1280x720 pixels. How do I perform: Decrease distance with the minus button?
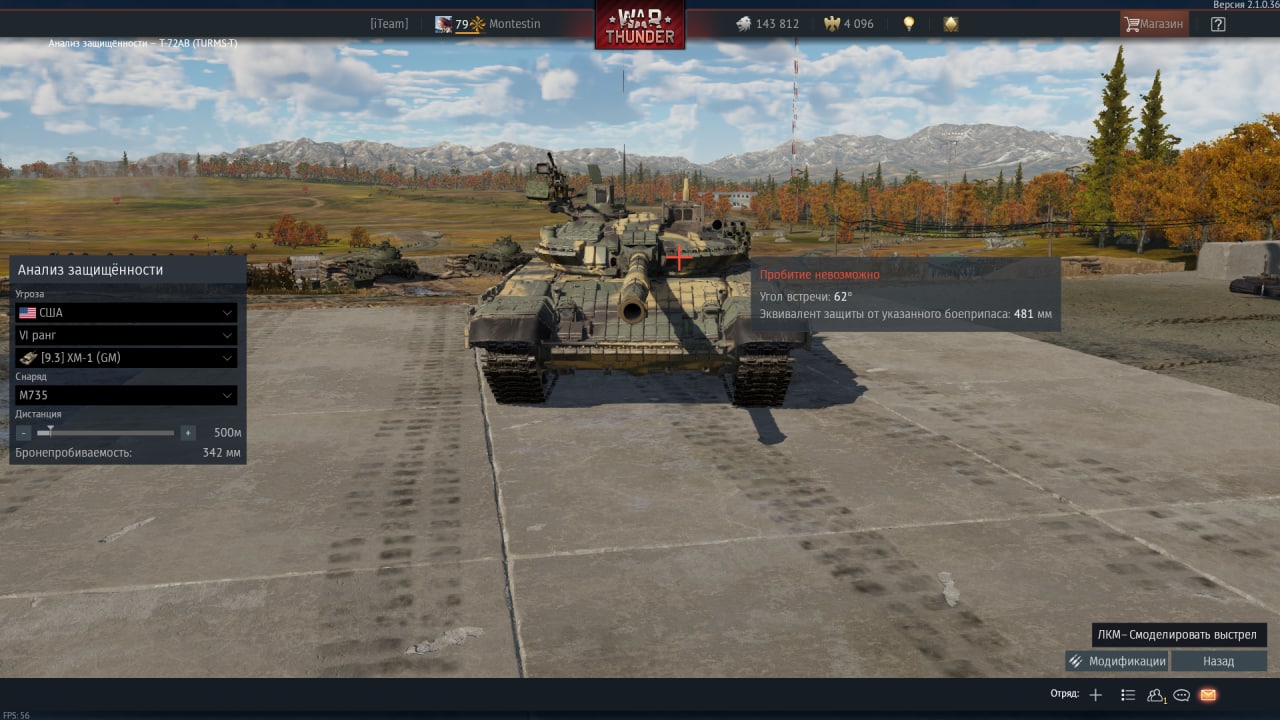[24, 433]
